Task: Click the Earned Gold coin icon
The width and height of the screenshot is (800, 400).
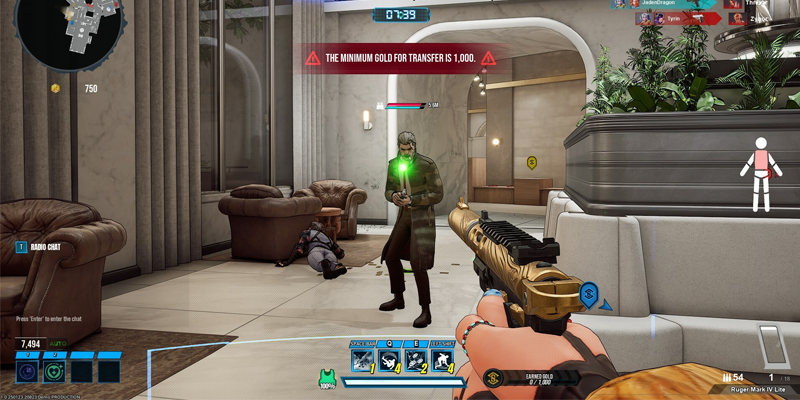Action: click(491, 378)
